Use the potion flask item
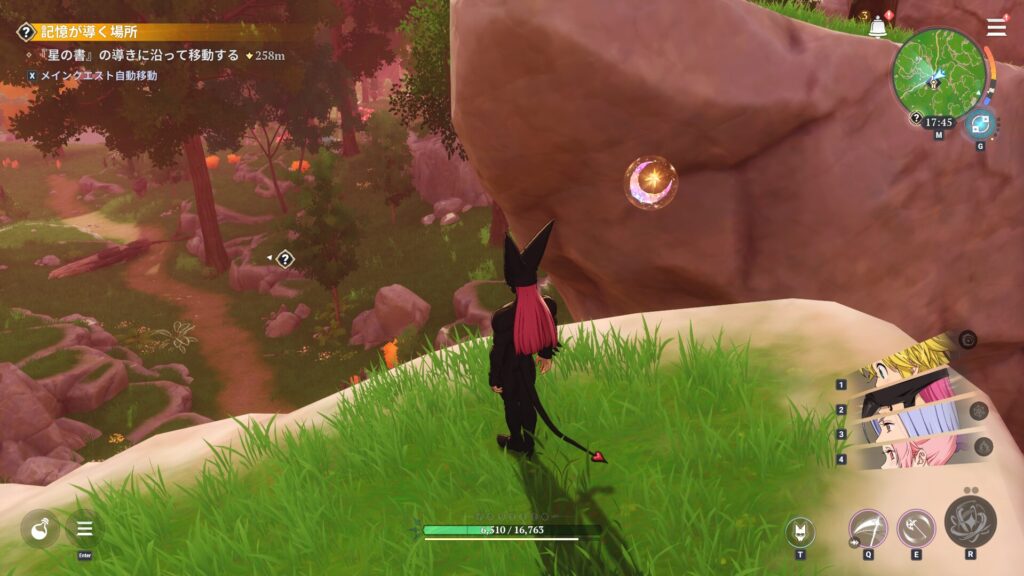The width and height of the screenshot is (1024, 576). pos(39,529)
